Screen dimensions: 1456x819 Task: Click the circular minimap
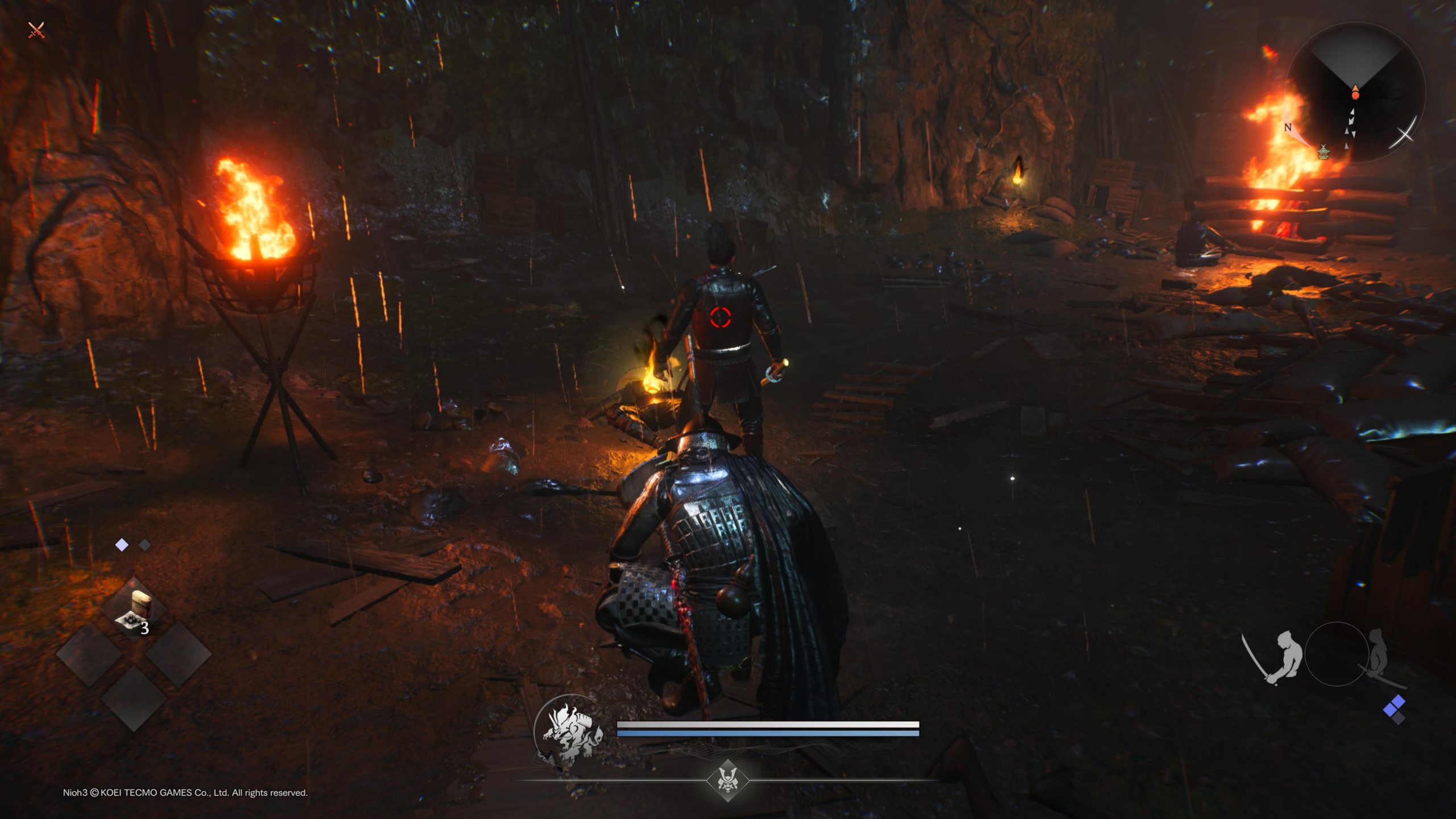point(1355,92)
